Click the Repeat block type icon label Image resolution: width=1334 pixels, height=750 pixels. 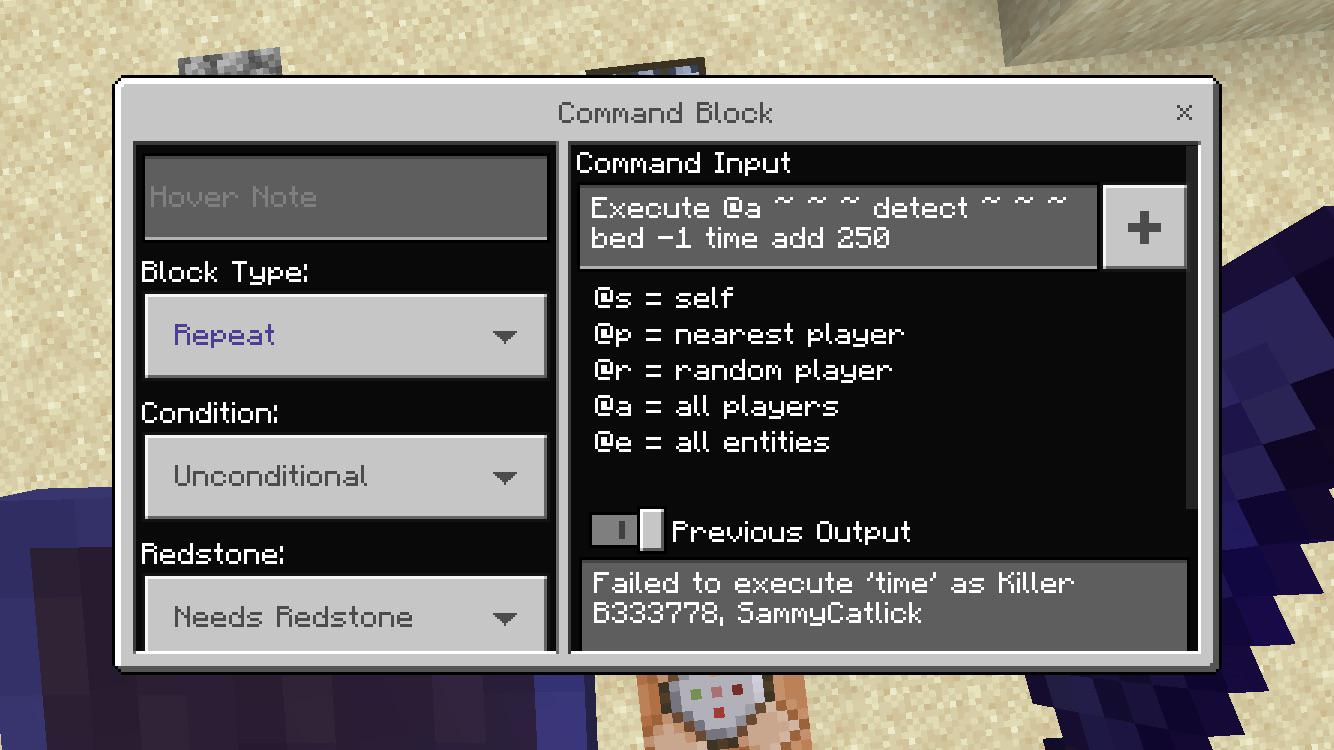pyautogui.click(x=222, y=336)
